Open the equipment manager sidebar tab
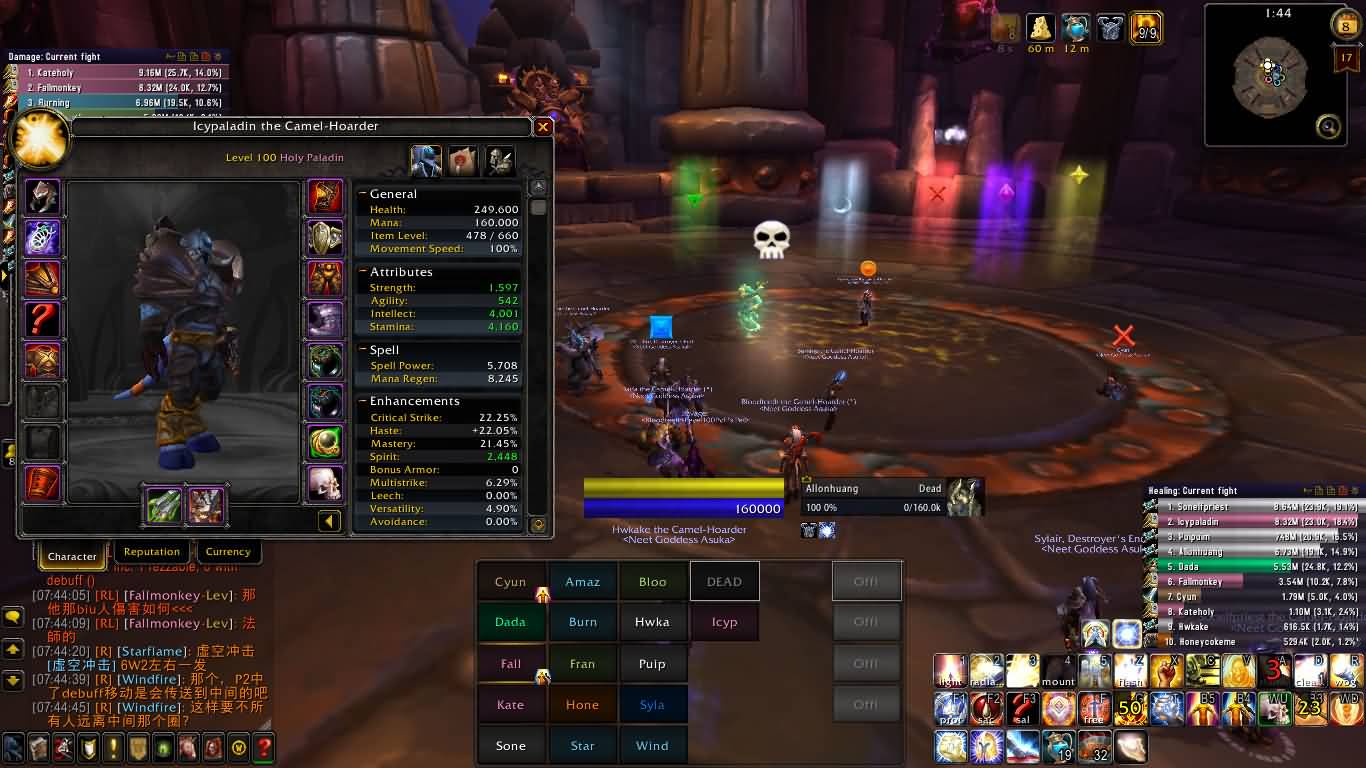This screenshot has width=1366, height=768. [499, 160]
